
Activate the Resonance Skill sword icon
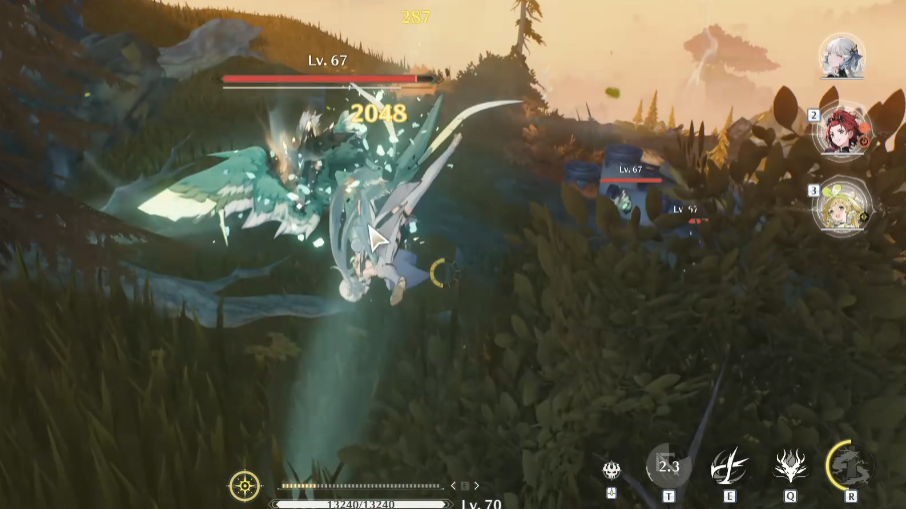(729, 466)
